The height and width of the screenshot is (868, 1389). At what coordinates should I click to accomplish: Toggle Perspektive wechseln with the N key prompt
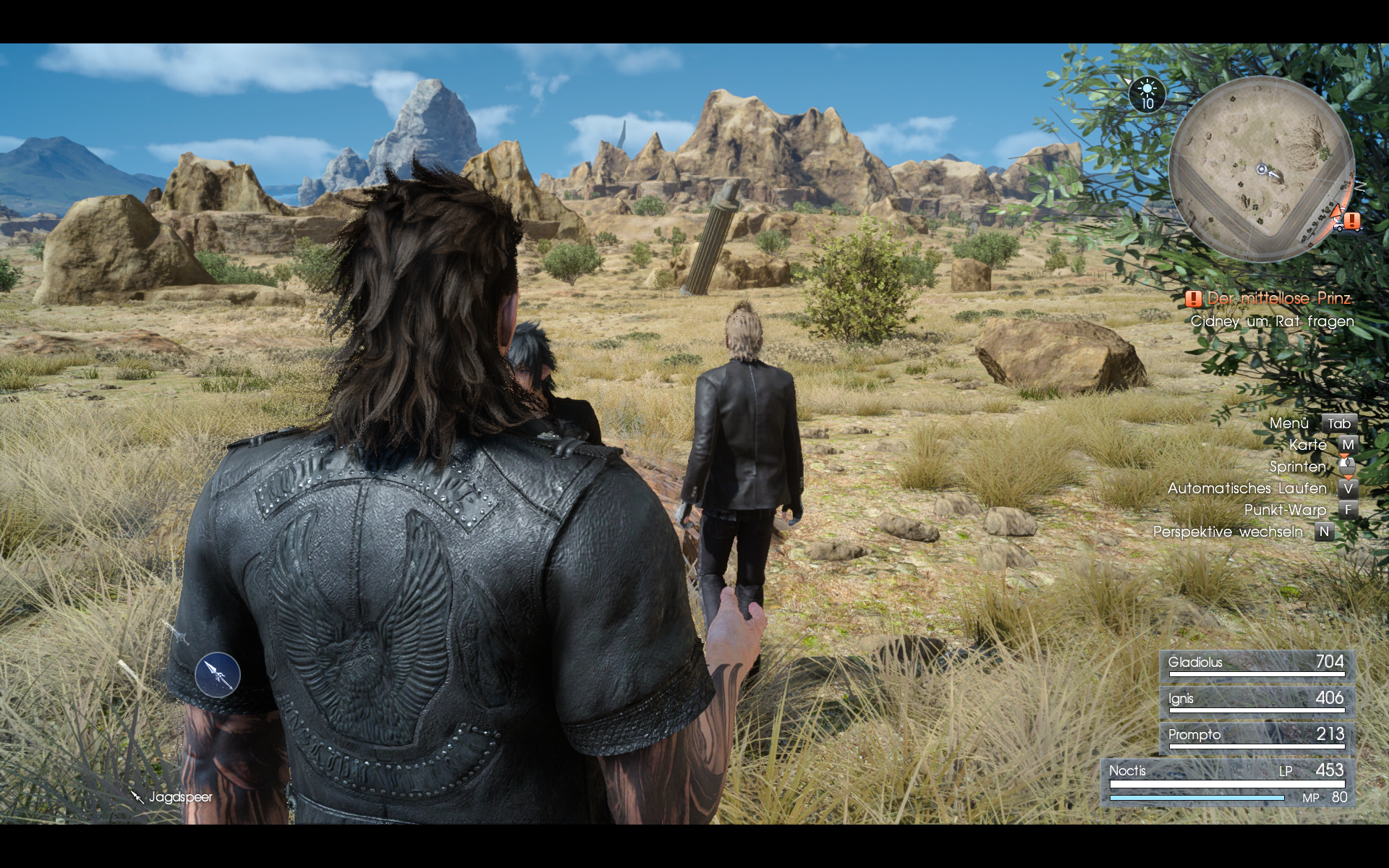click(1324, 530)
